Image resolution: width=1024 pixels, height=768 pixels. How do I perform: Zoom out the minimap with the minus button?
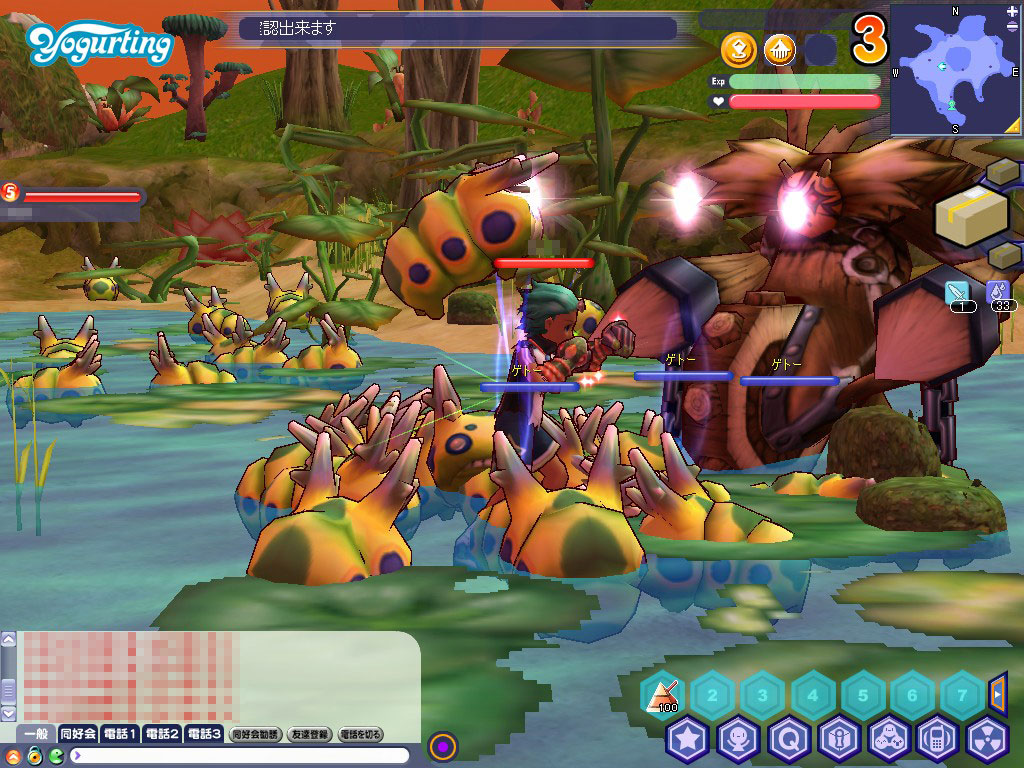[x=1011, y=125]
